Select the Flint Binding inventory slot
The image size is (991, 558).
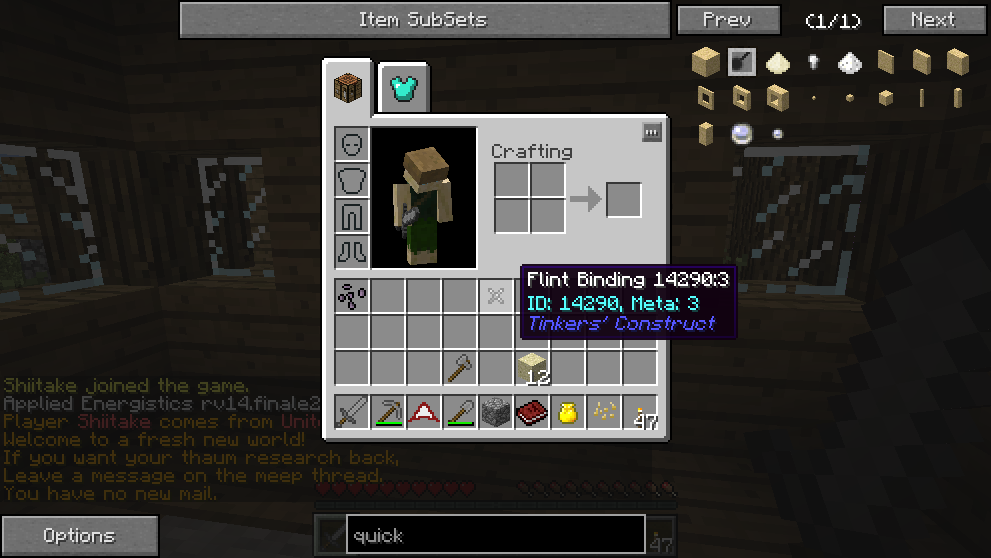496,296
